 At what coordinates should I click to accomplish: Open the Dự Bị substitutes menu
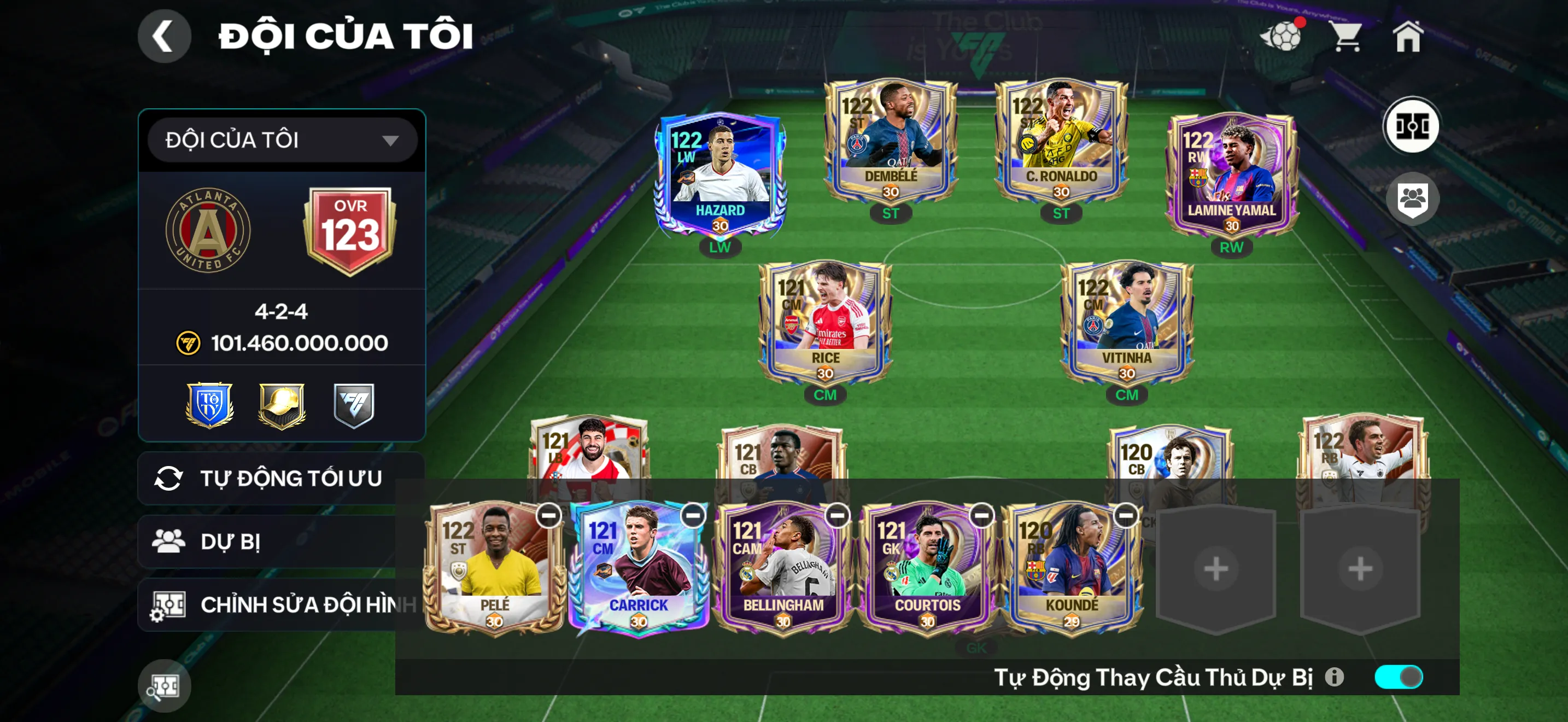coord(268,541)
